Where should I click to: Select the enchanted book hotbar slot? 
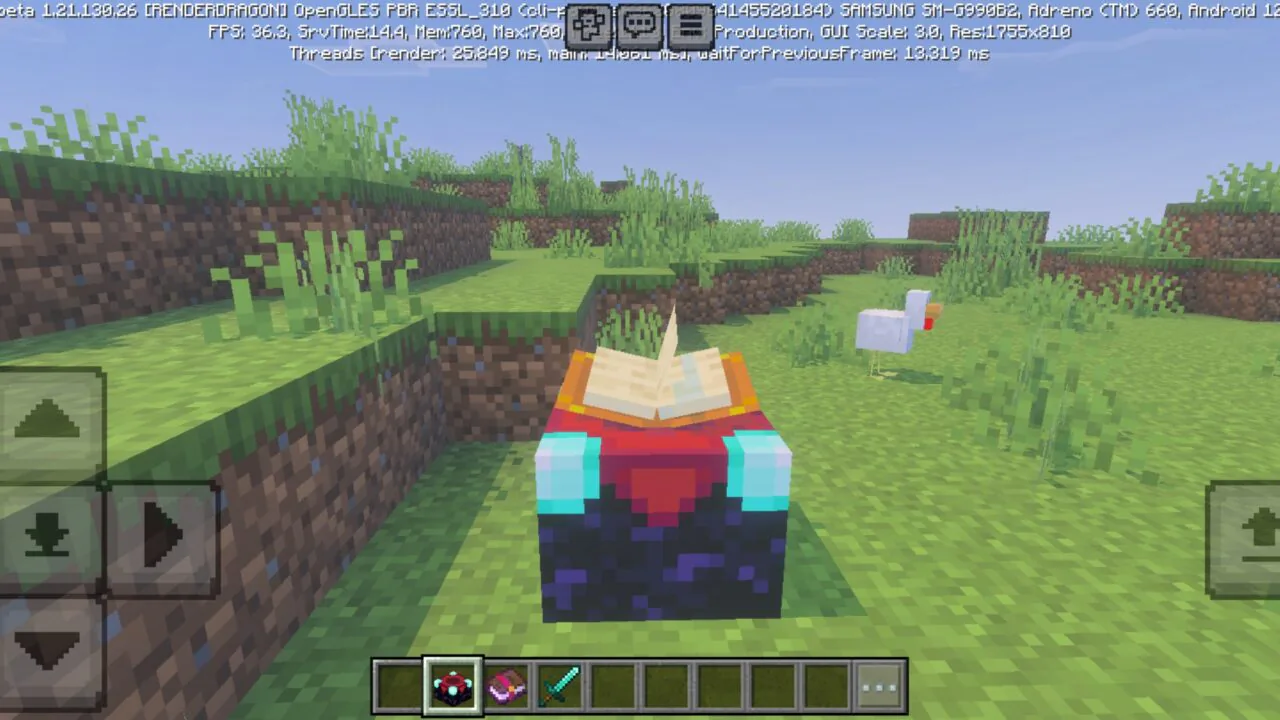pos(508,684)
